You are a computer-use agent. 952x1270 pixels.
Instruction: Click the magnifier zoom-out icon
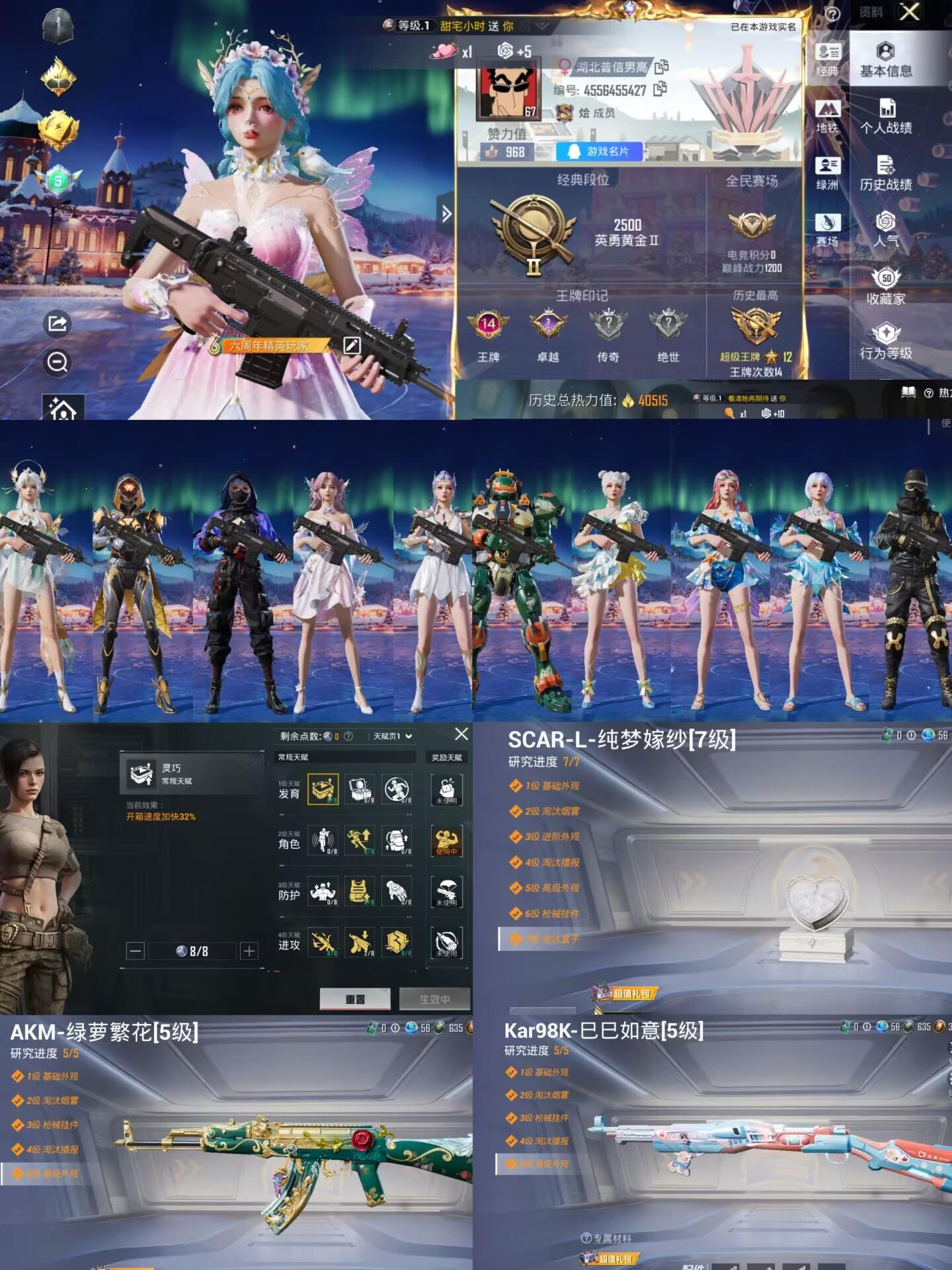[58, 362]
